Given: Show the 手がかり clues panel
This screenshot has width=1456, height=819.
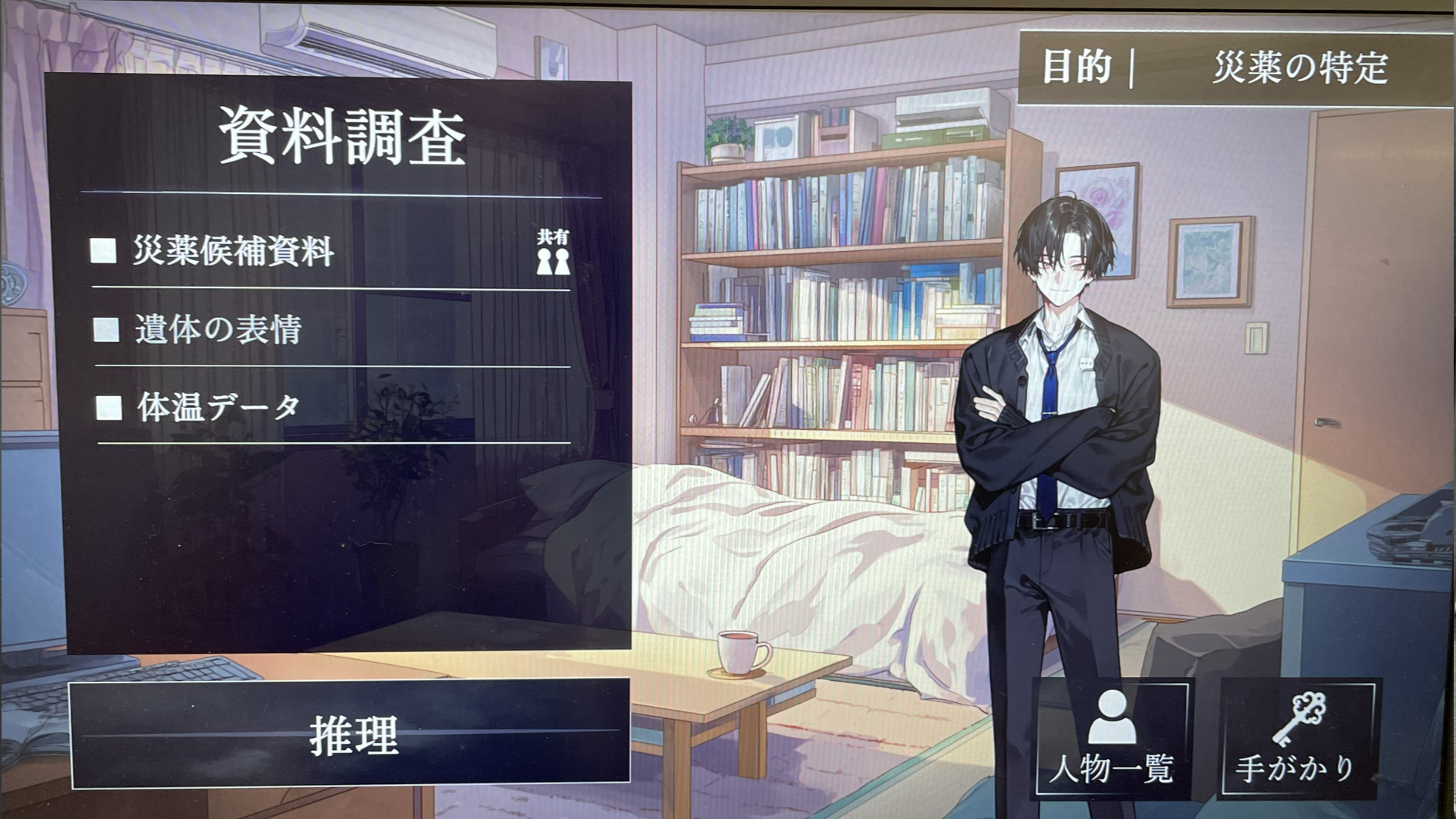Looking at the screenshot, I should click(x=1297, y=738).
